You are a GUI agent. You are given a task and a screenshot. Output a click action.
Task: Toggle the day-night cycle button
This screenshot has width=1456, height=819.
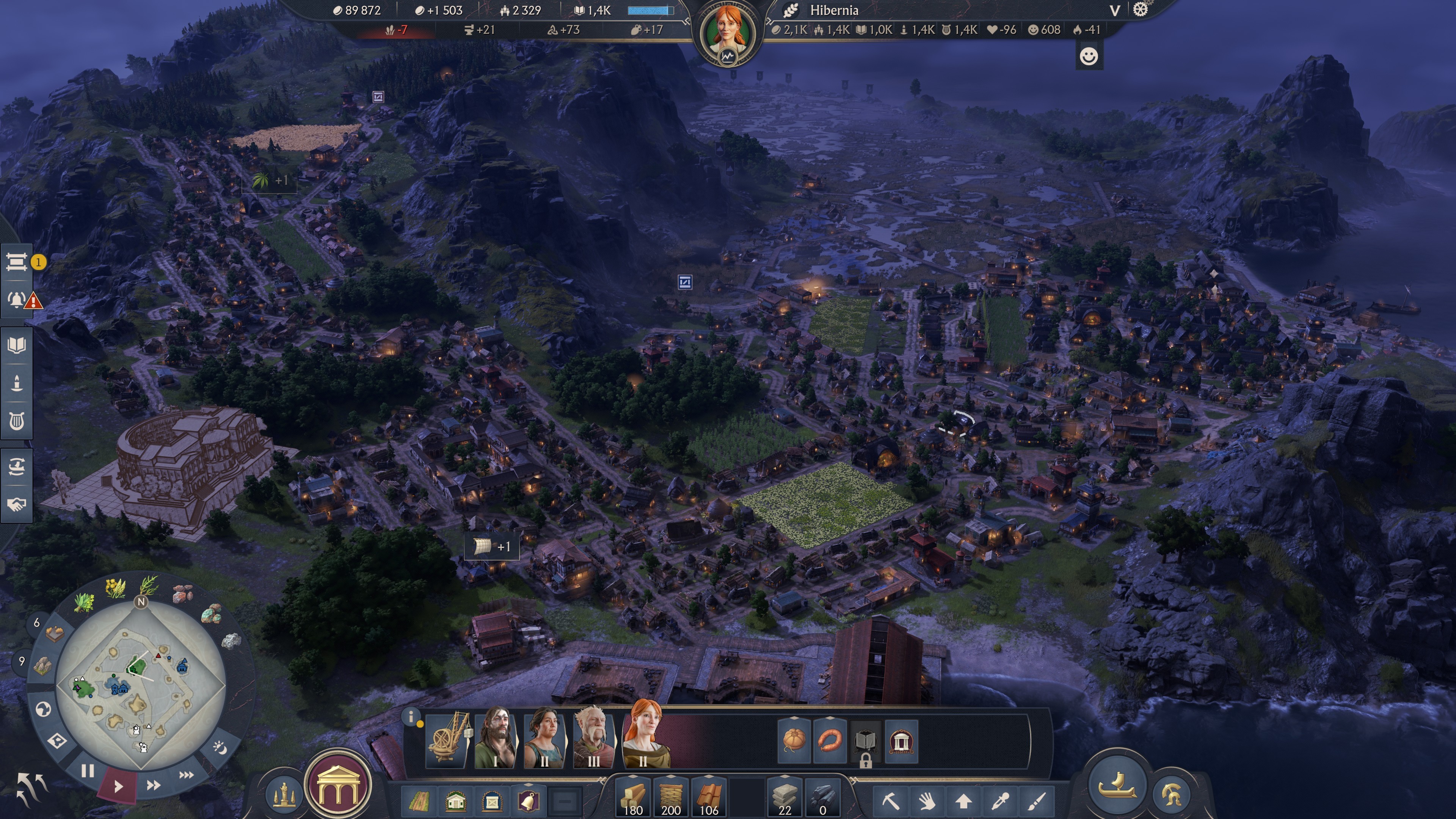[x=219, y=747]
